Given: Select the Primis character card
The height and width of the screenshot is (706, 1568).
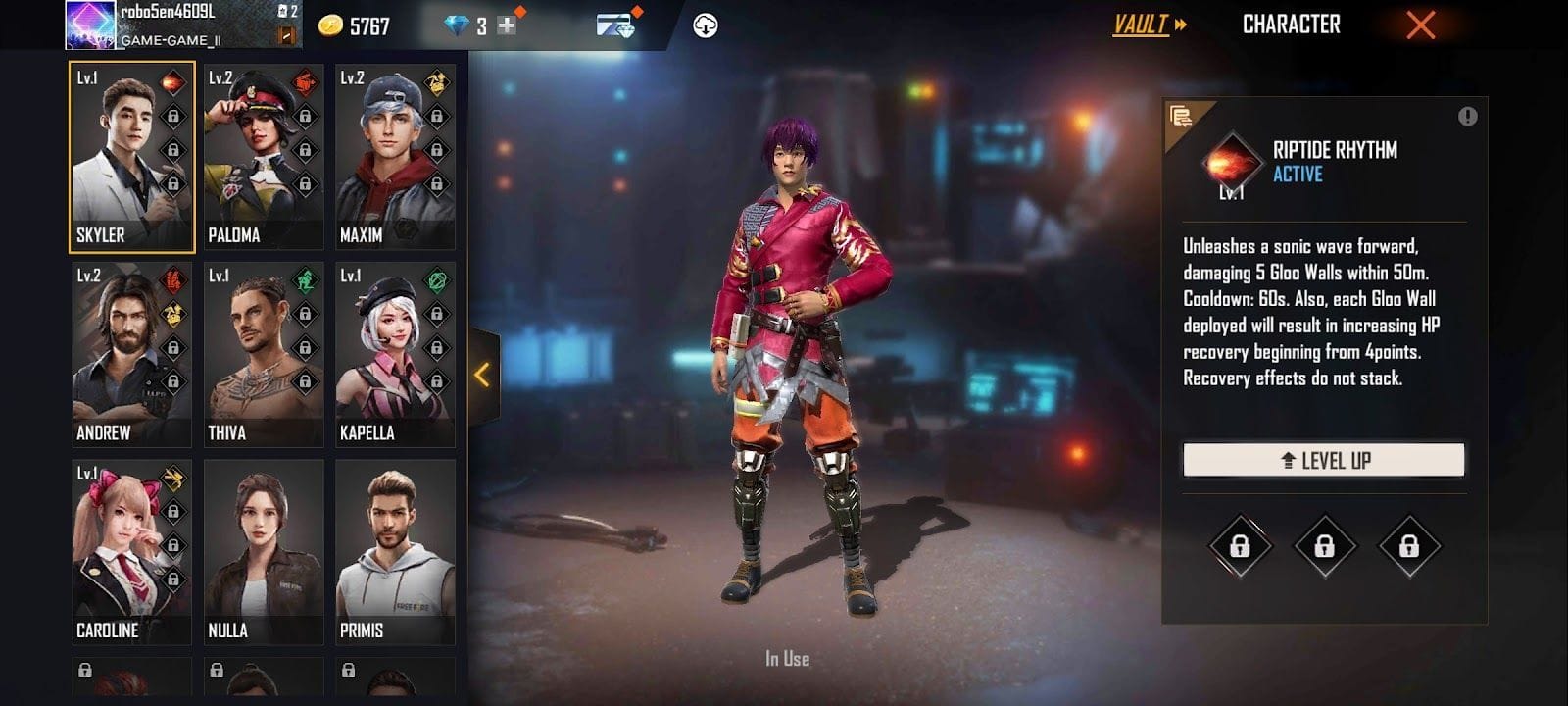Looking at the screenshot, I should [395, 549].
